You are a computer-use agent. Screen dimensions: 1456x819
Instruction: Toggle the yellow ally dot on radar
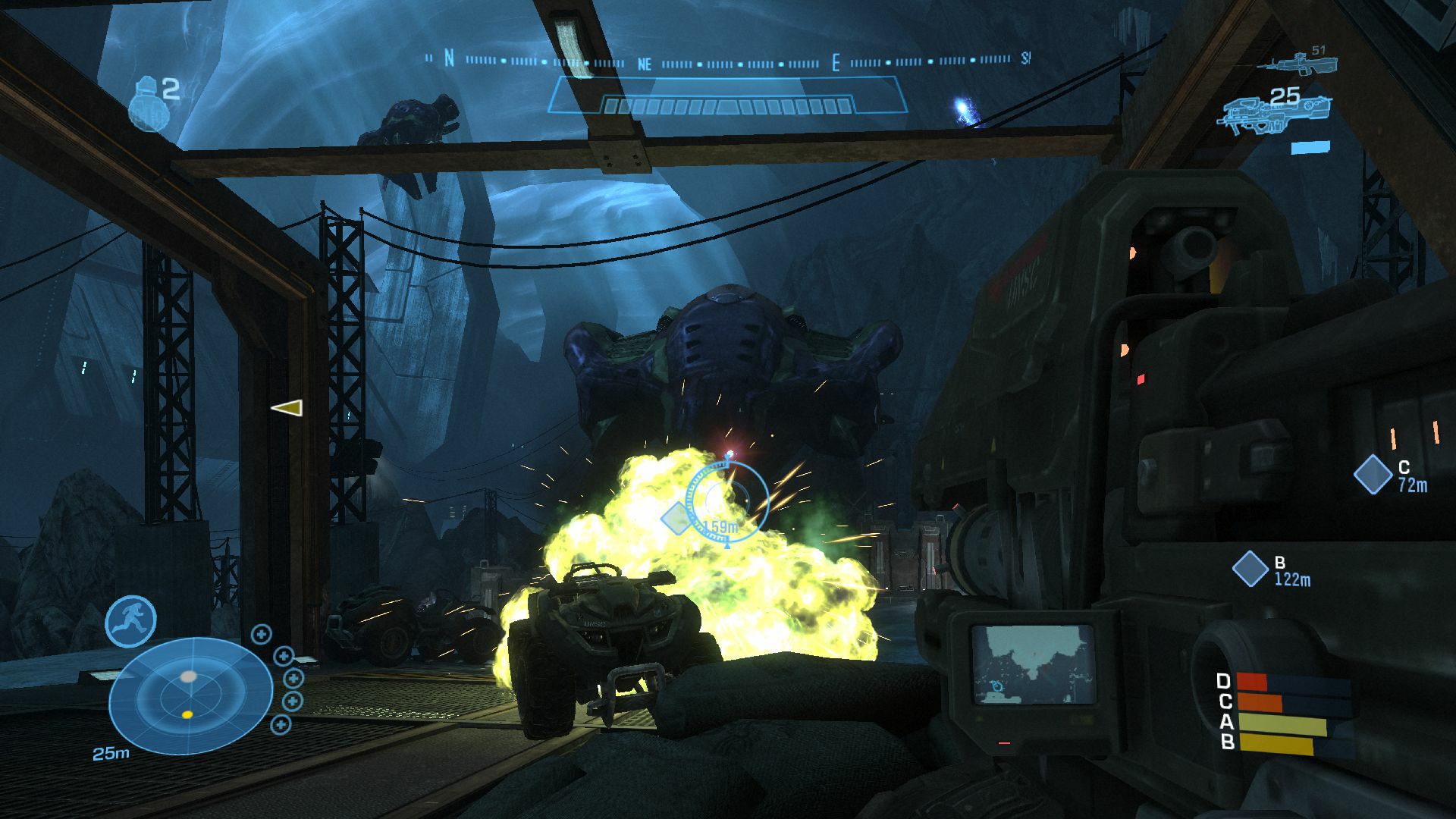click(x=186, y=713)
